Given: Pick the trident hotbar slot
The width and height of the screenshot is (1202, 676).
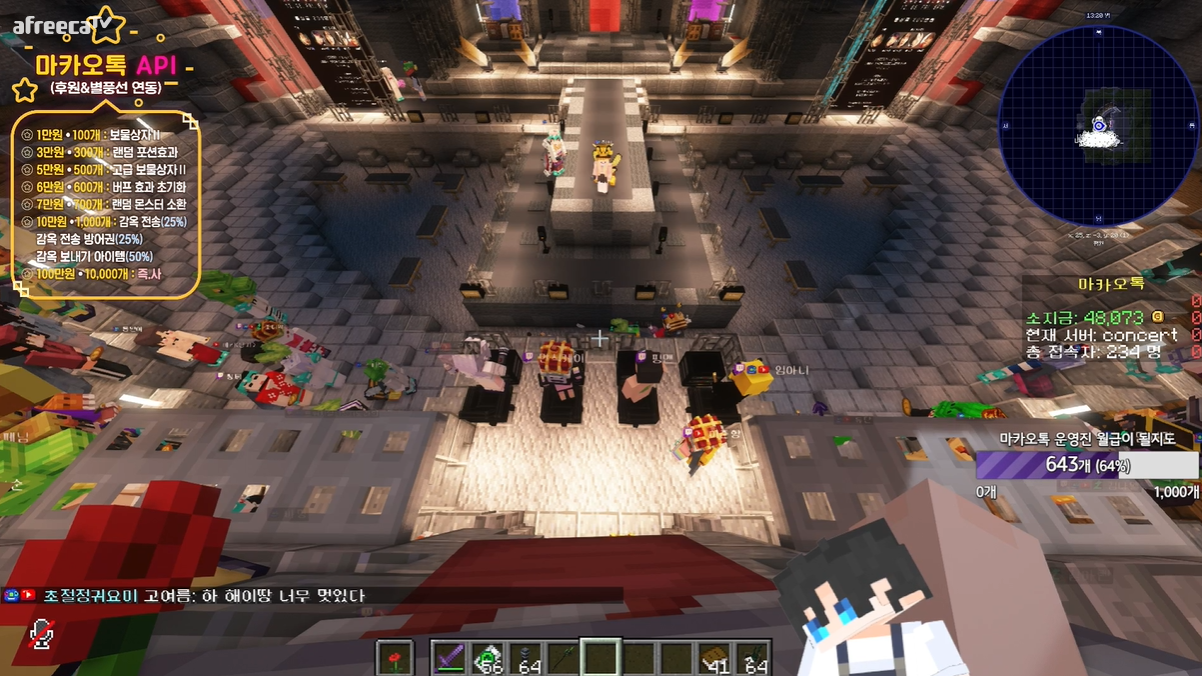Looking at the screenshot, I should [563, 658].
